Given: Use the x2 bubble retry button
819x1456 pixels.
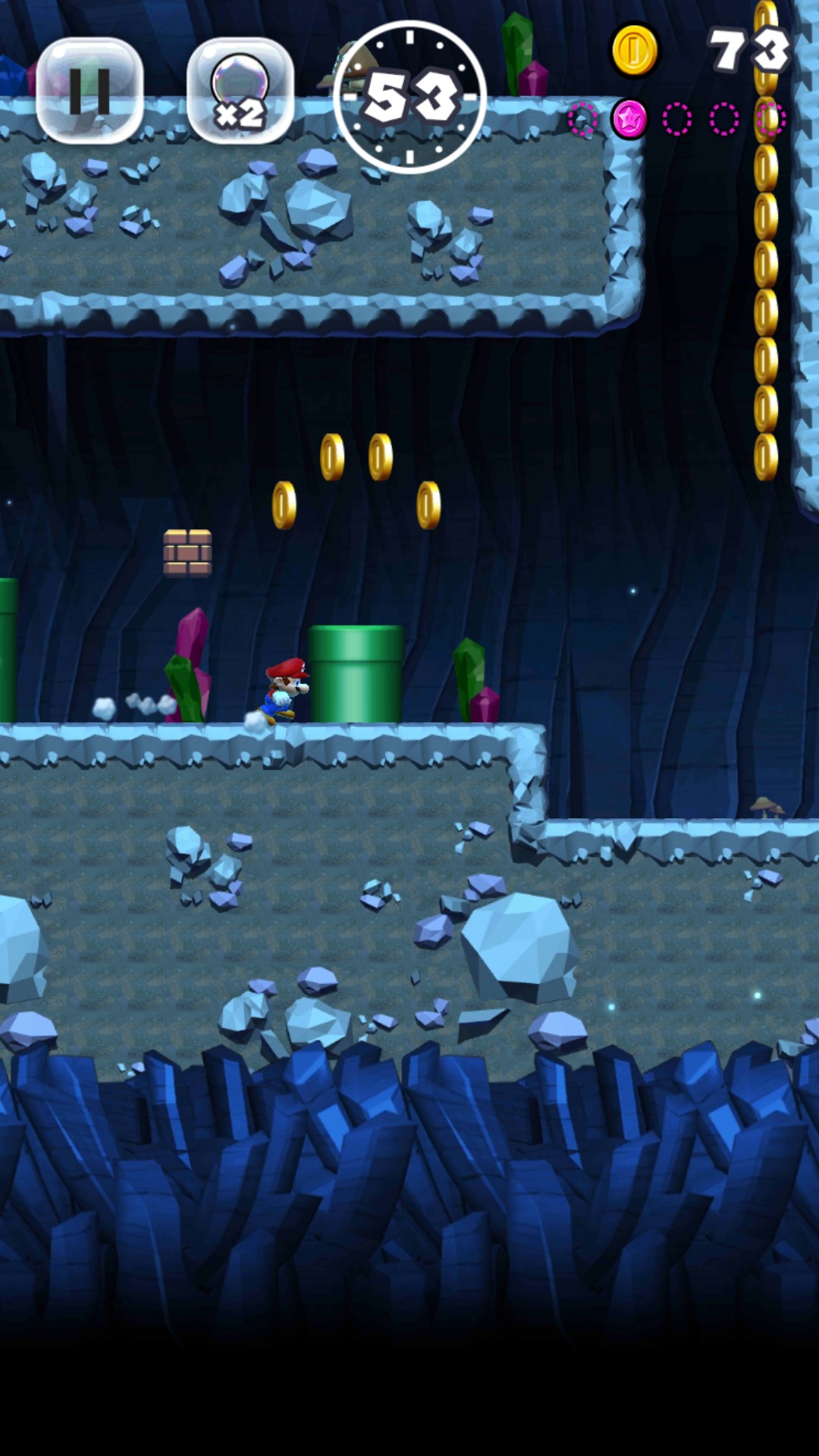Looking at the screenshot, I should click(x=240, y=91).
